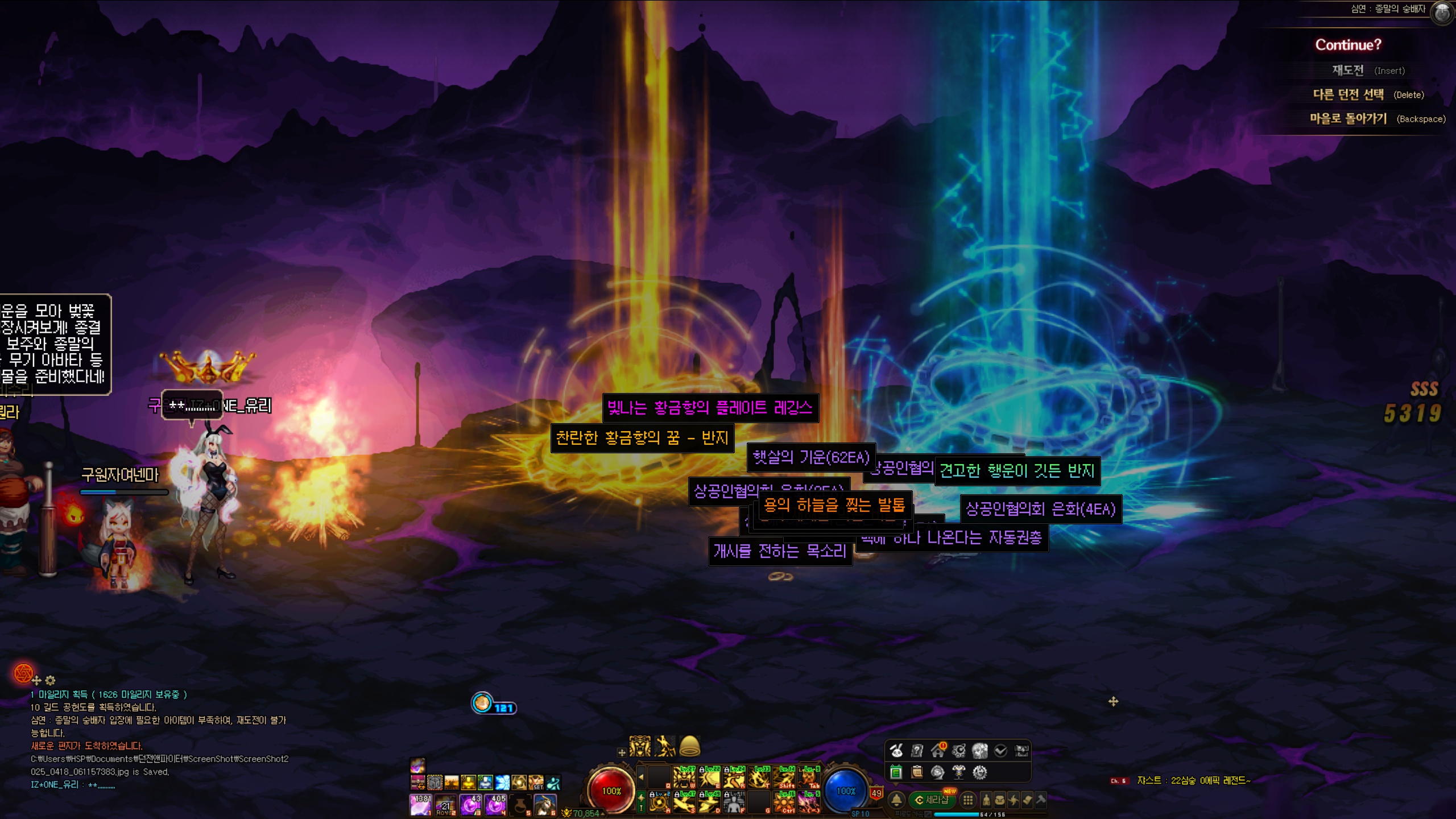This screenshot has height=819, width=1456.
Task: Pick up 빛나는 황금향의 플레이트 레깅스 item label
Action: (x=710, y=408)
